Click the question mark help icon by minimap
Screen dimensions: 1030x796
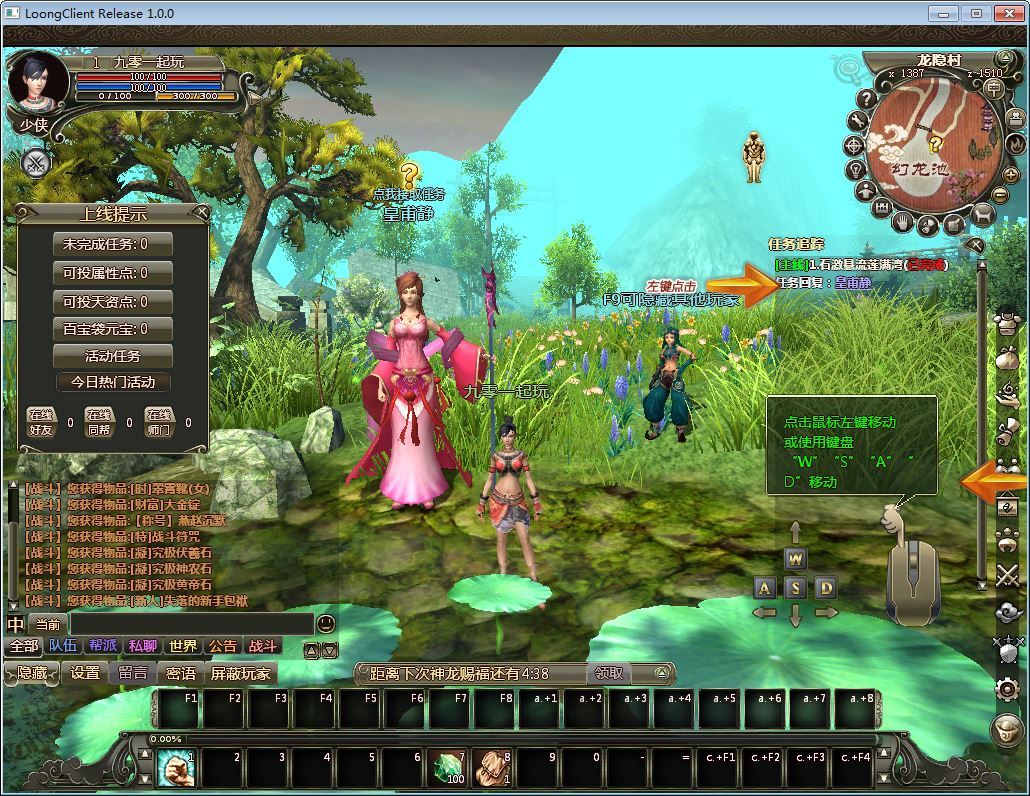pyautogui.click(x=867, y=98)
